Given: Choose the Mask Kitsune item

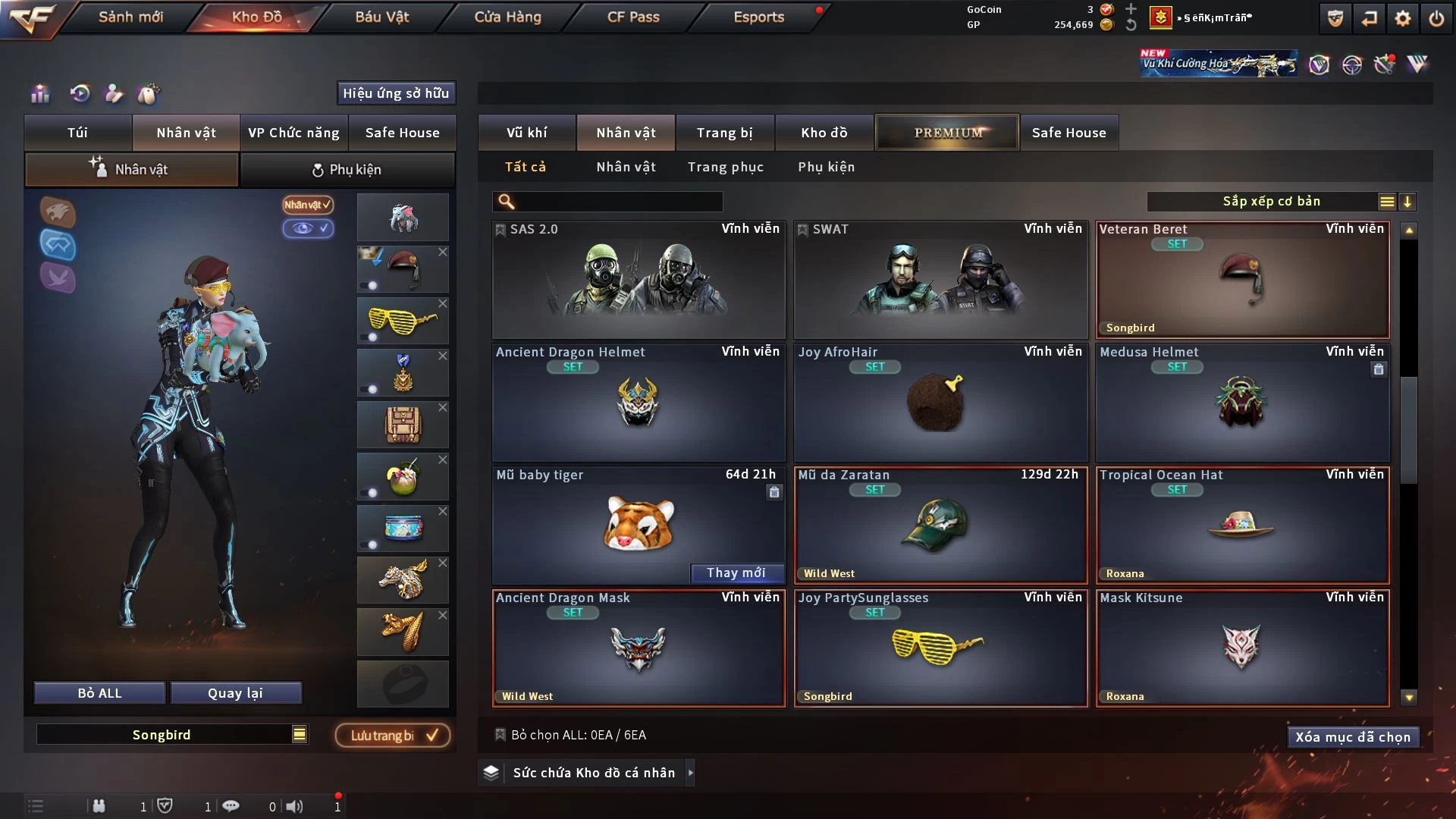Looking at the screenshot, I should (x=1242, y=648).
